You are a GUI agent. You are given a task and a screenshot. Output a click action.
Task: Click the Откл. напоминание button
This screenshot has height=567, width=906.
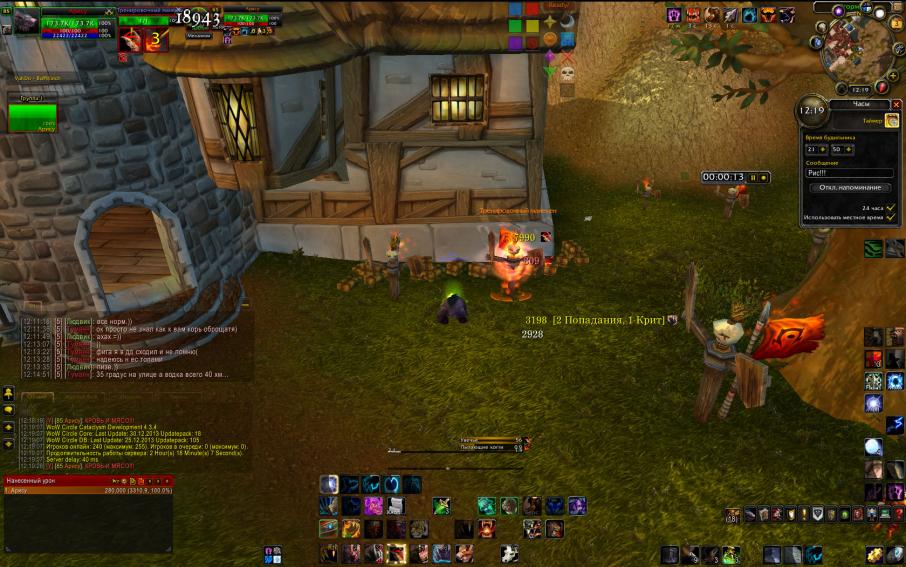[850, 187]
